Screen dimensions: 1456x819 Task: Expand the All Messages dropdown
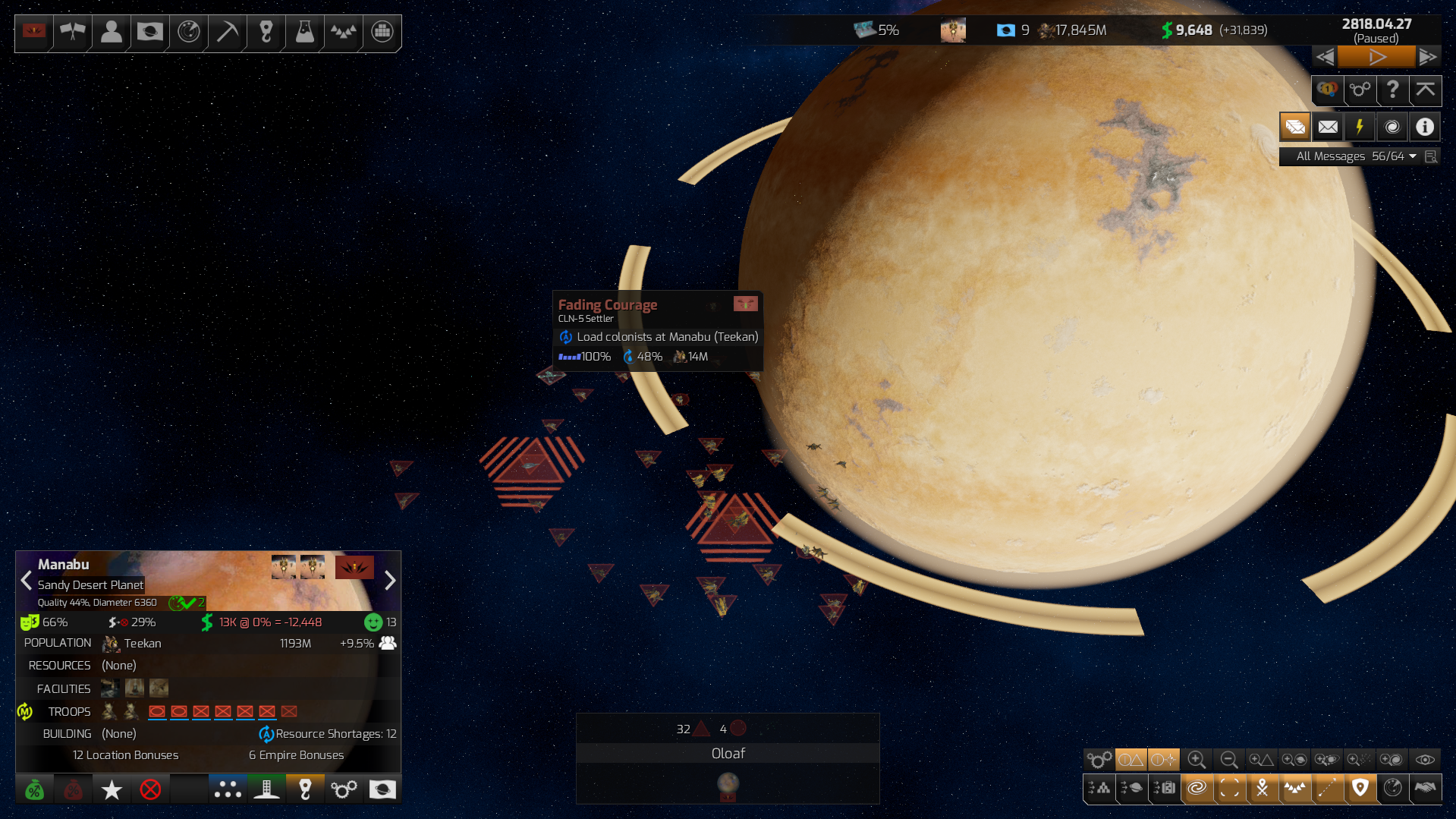(1413, 156)
